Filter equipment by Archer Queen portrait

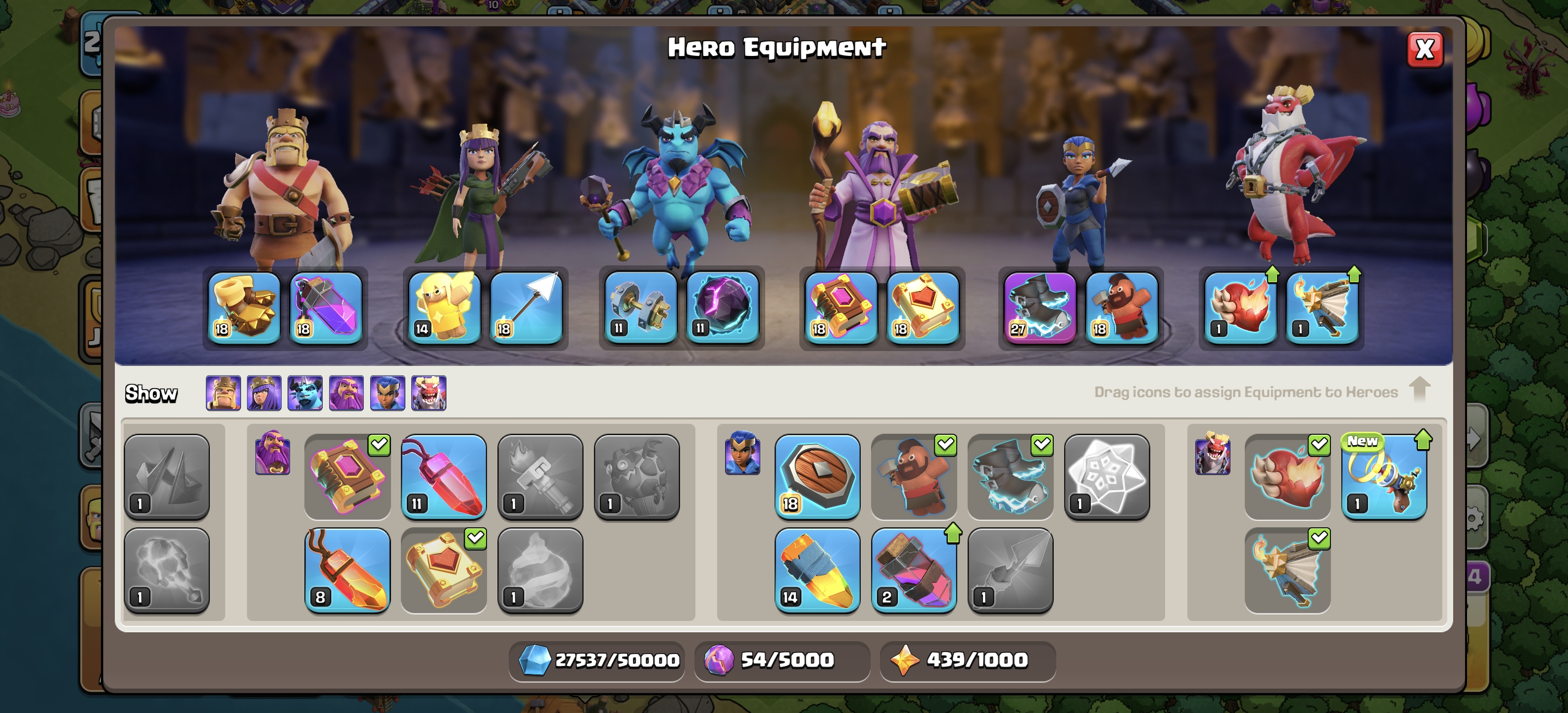[x=264, y=393]
